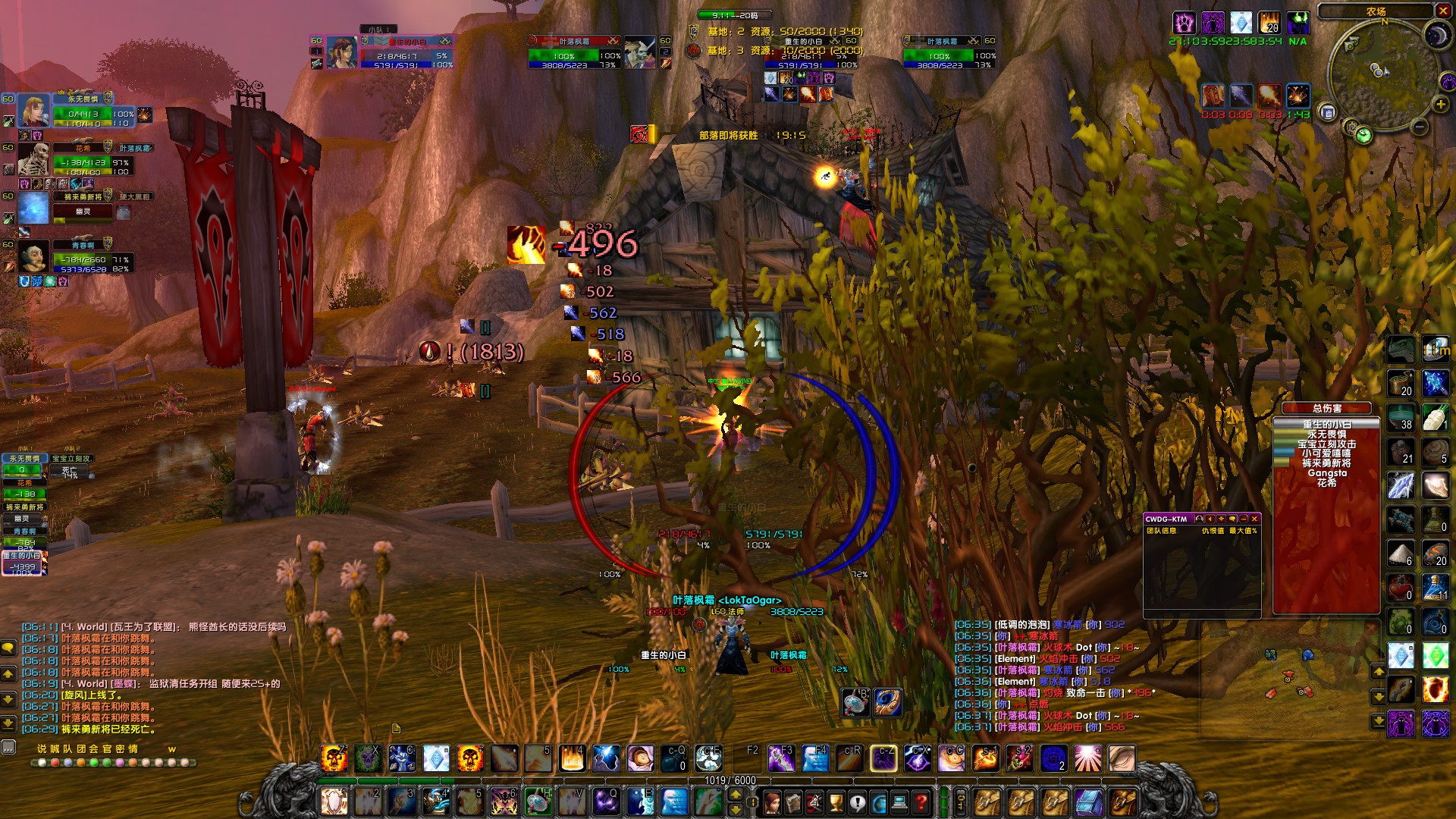Image resolution: width=1456 pixels, height=819 pixels.
Task: Click the character portrait in the micro menu
Action: tap(771, 802)
